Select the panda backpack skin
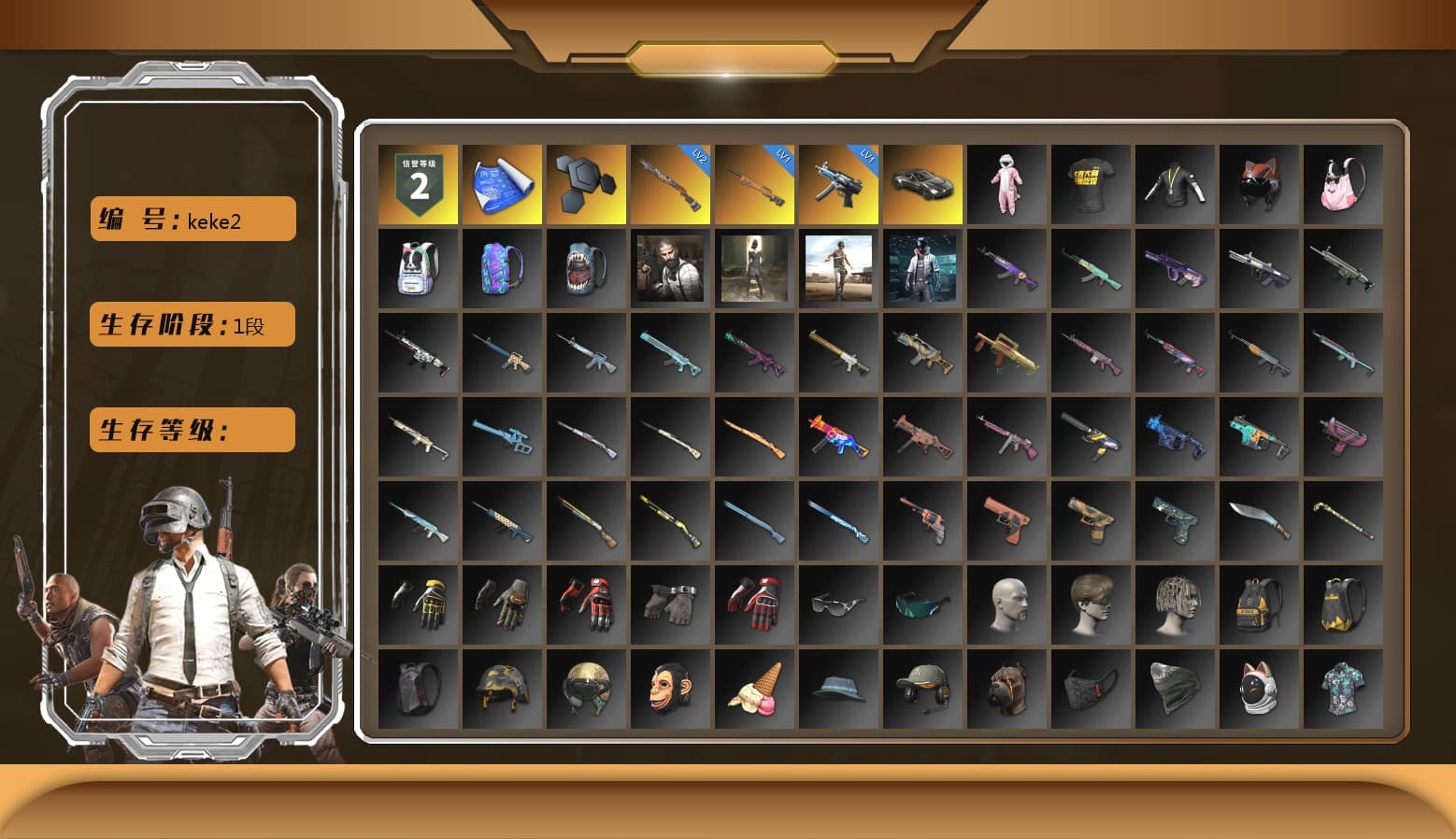 click(x=418, y=269)
